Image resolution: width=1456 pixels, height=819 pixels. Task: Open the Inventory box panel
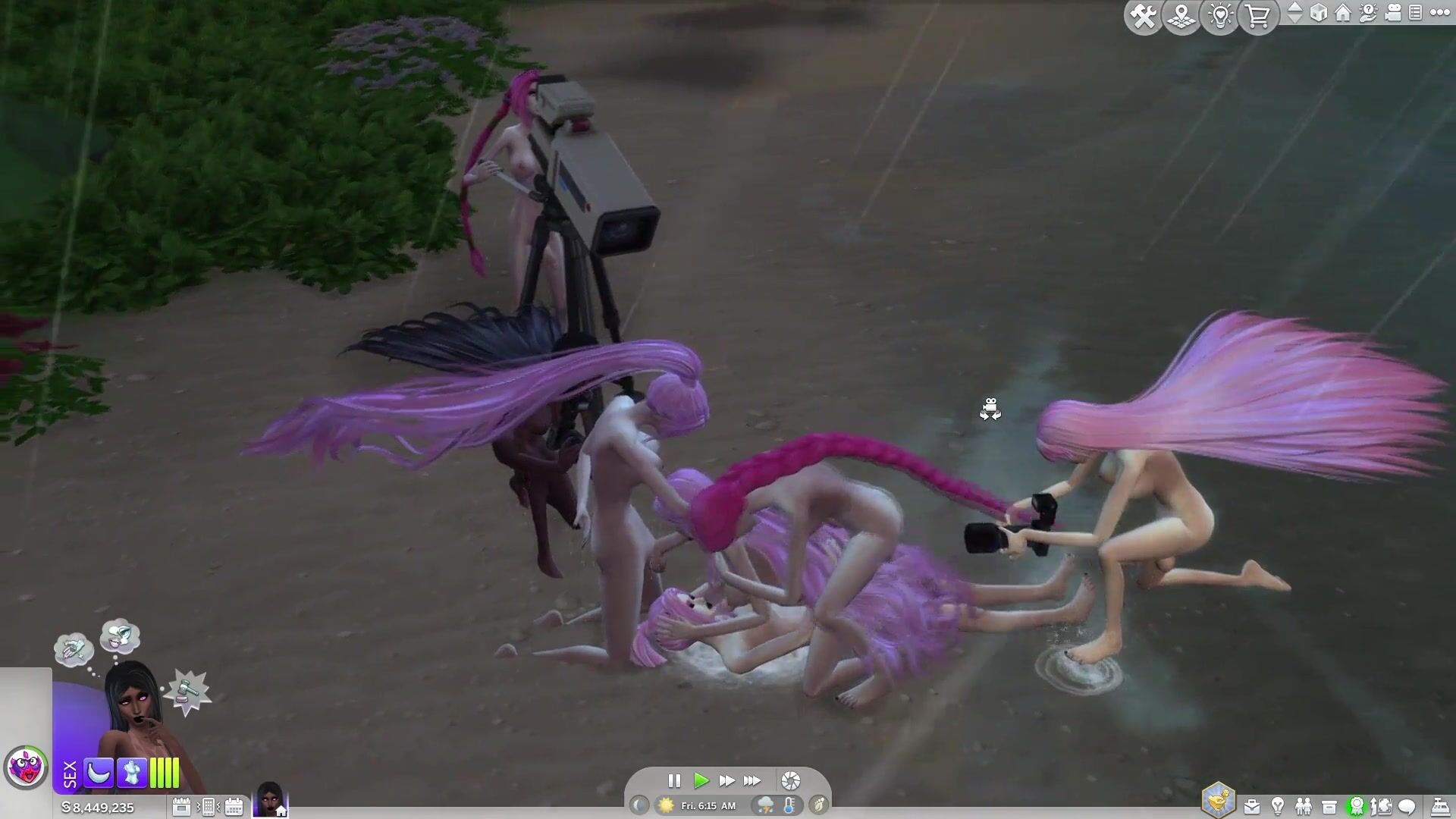(1329, 807)
